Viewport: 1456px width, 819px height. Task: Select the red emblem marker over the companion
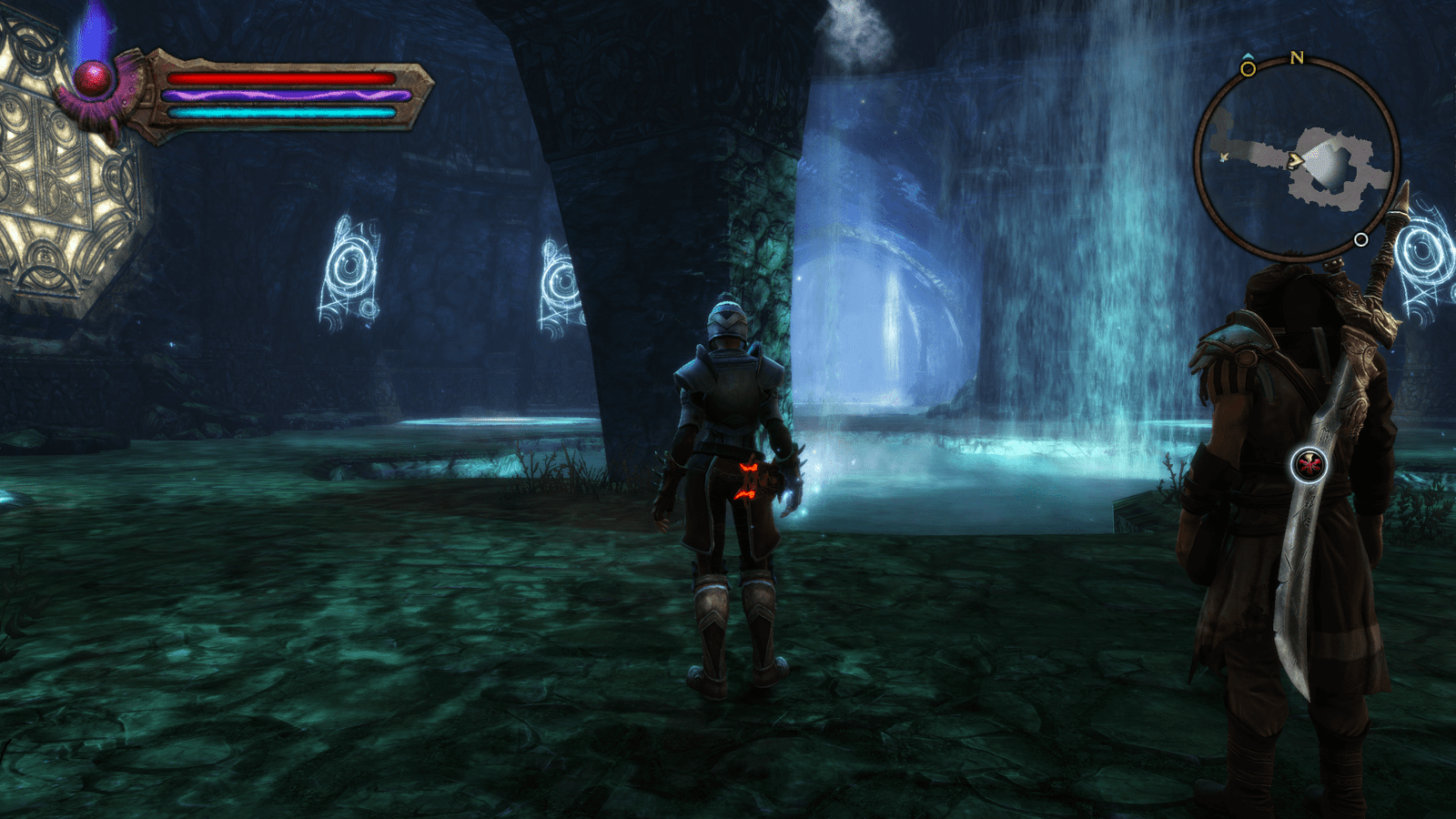point(1309,465)
